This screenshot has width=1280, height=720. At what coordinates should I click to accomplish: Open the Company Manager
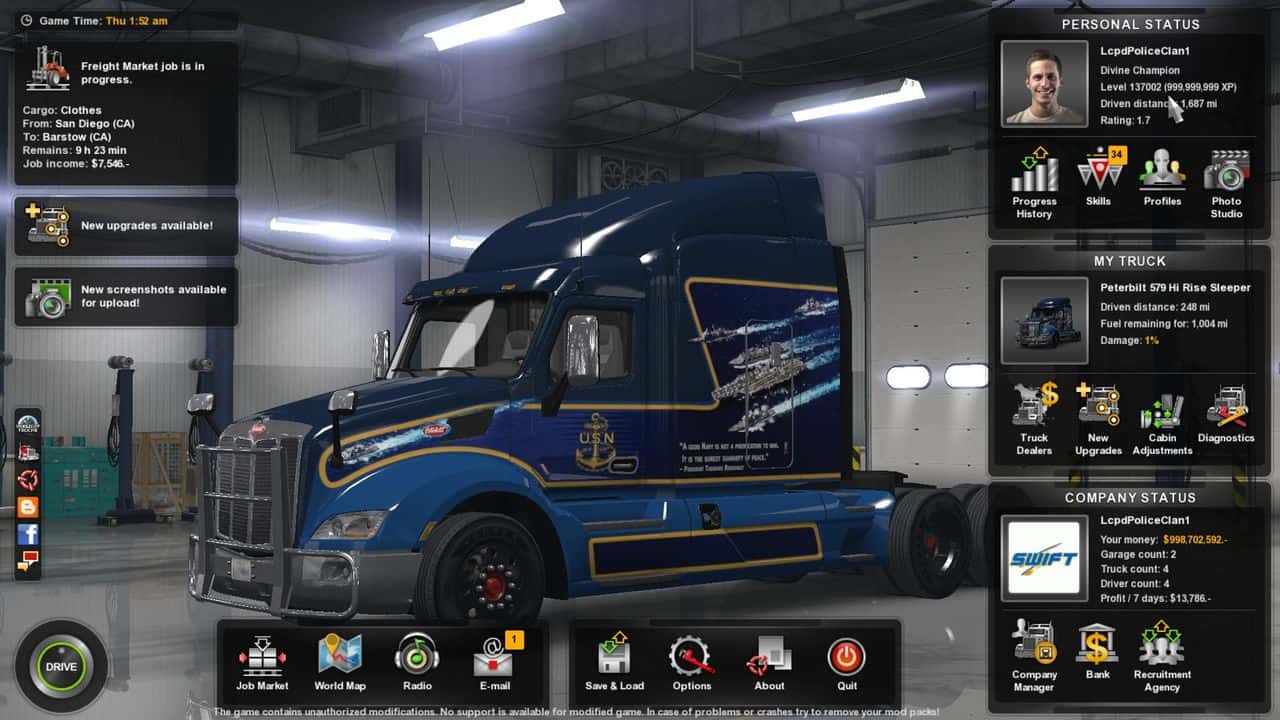[1034, 655]
